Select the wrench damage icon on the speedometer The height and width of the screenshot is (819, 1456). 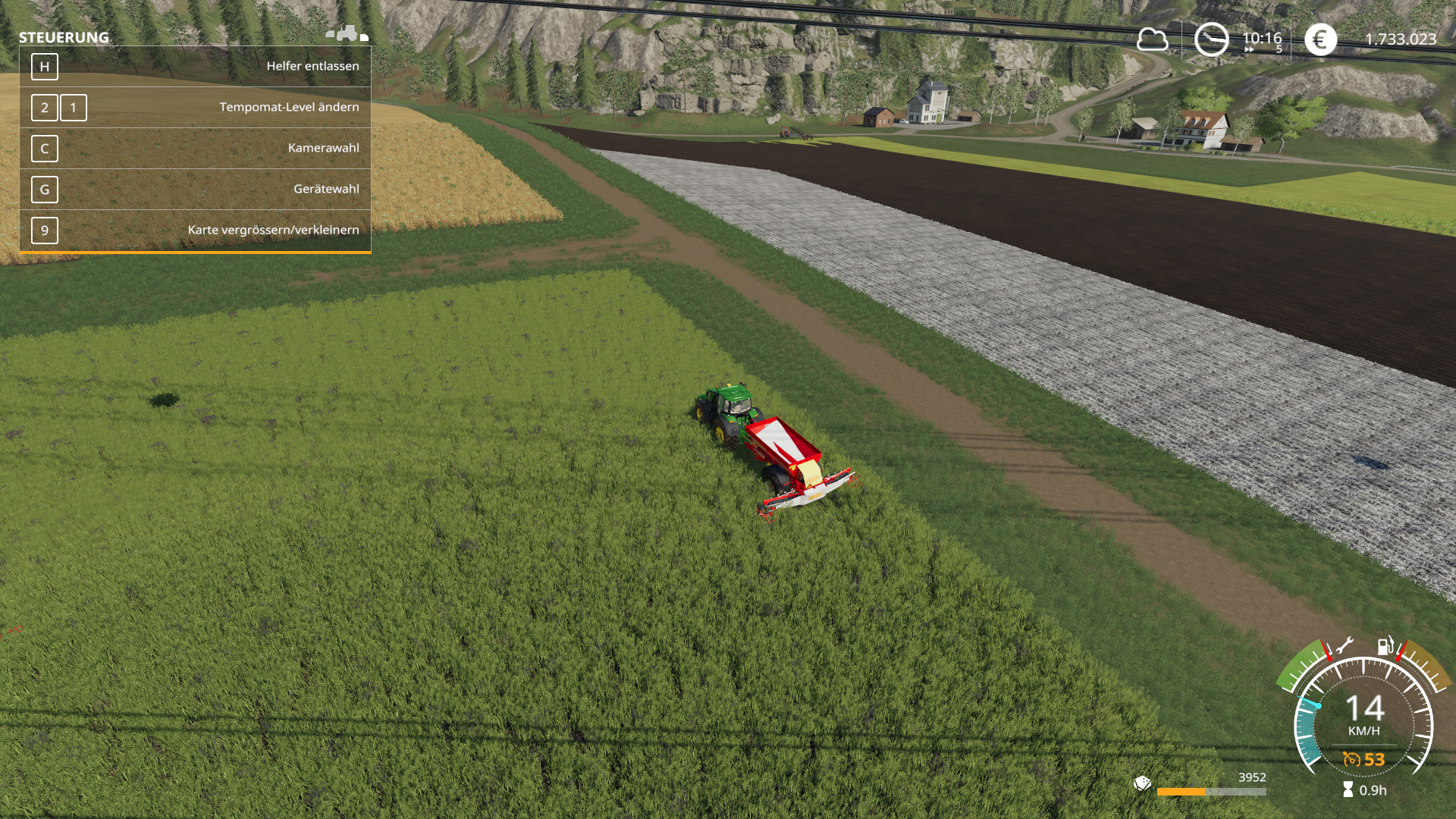[1344, 647]
